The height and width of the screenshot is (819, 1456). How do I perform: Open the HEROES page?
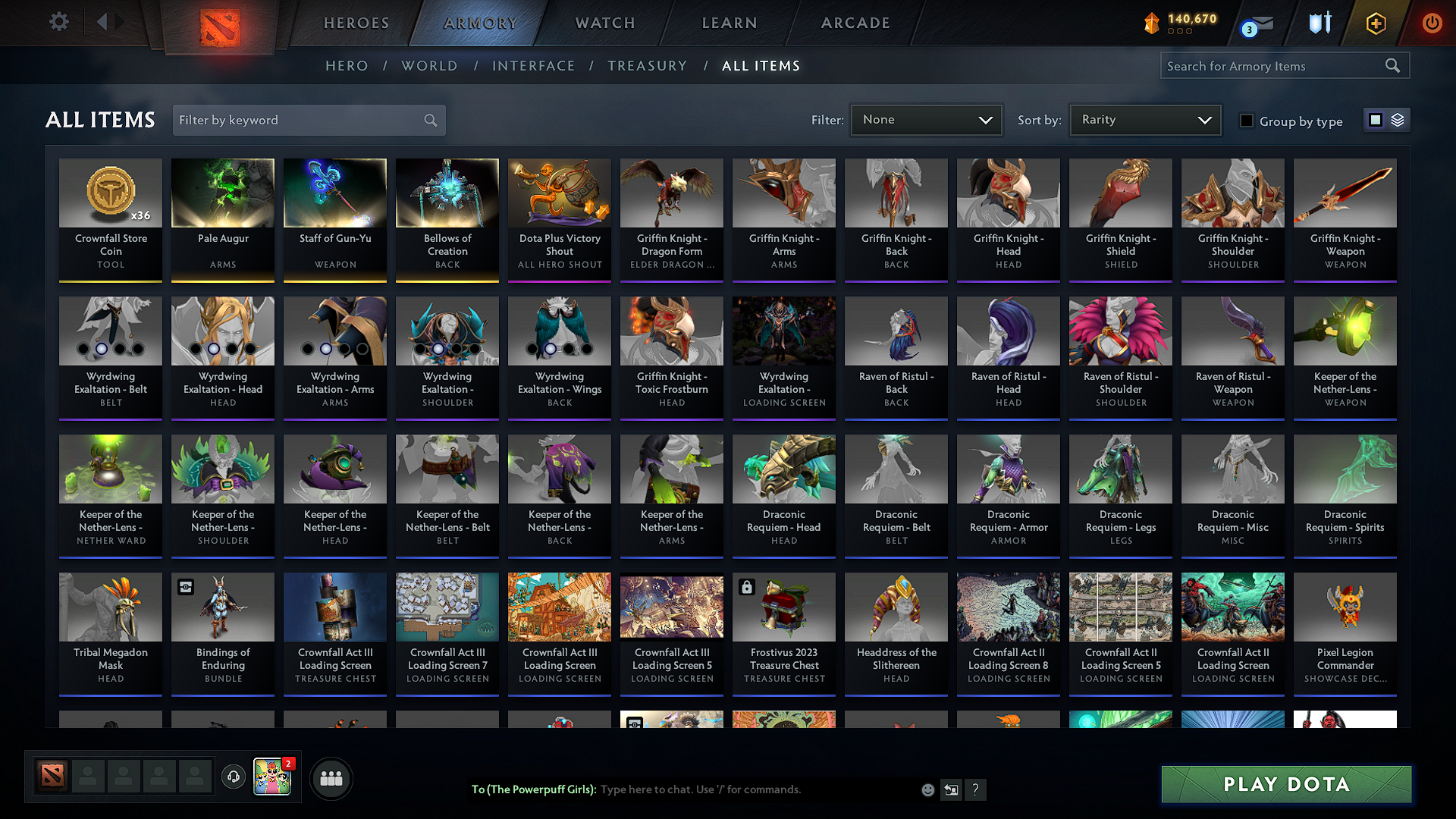356,23
